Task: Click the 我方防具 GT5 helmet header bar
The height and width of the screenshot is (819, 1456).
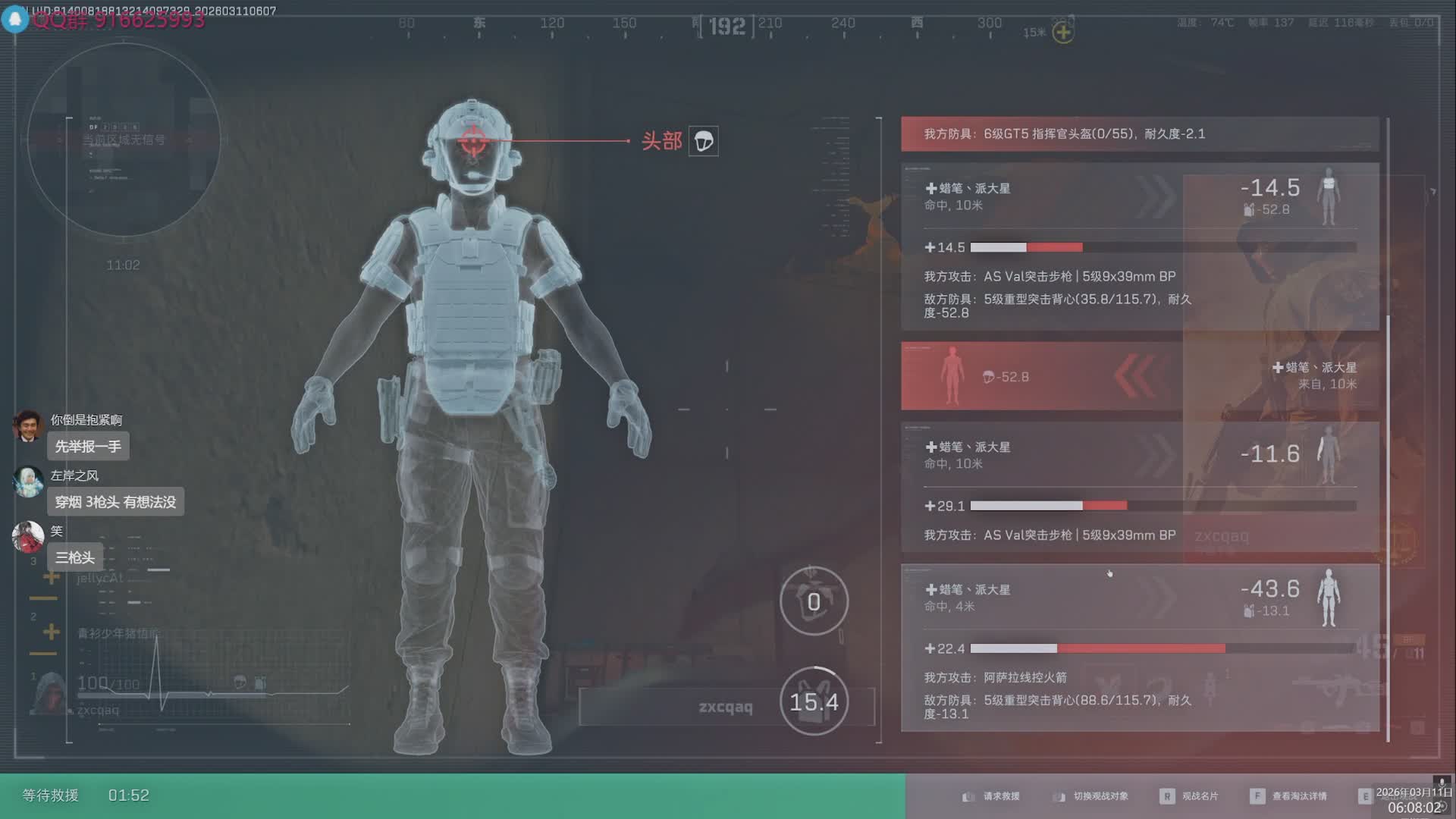Action: tap(1139, 134)
